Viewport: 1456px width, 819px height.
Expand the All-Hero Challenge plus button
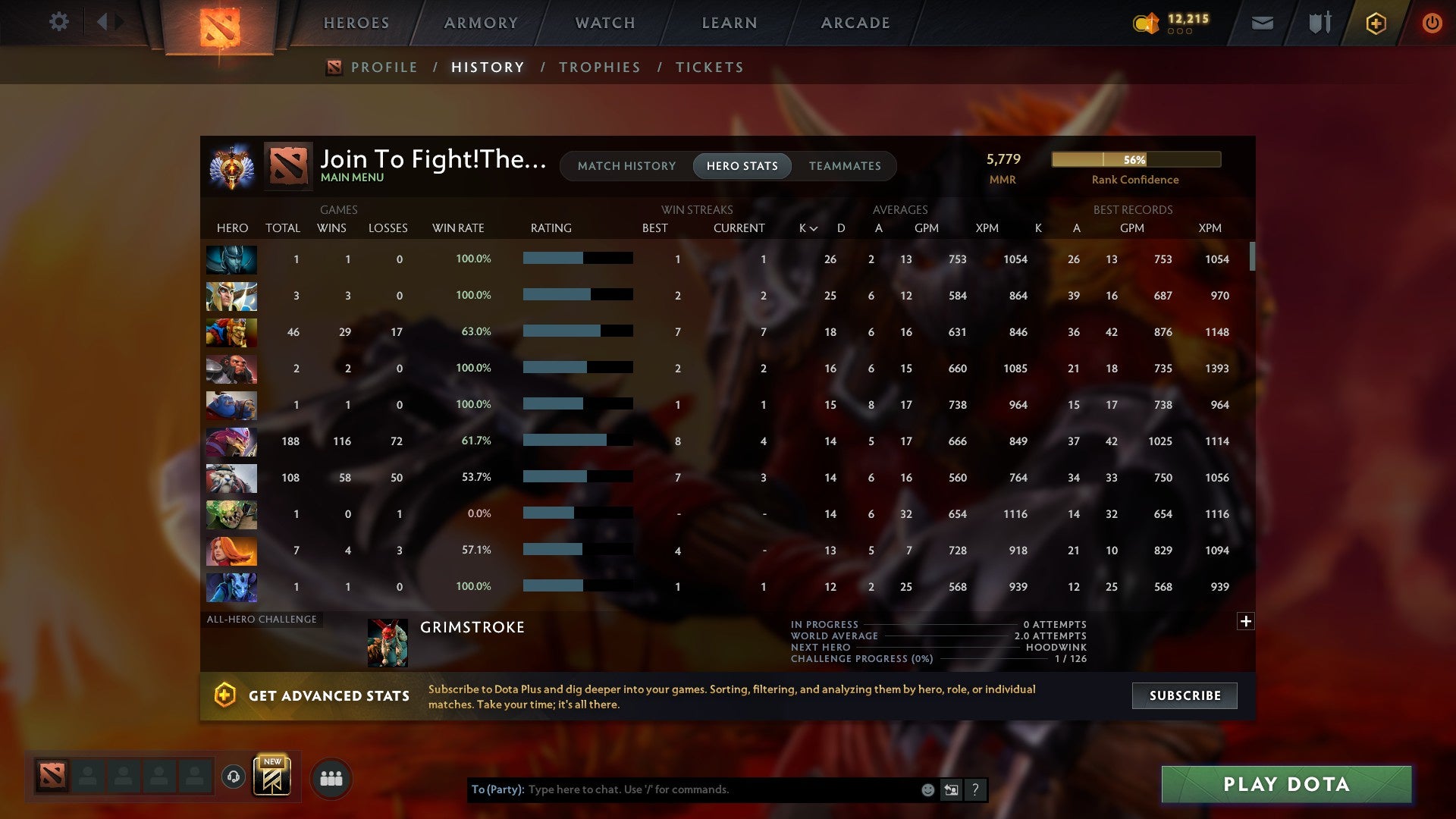(x=1245, y=621)
